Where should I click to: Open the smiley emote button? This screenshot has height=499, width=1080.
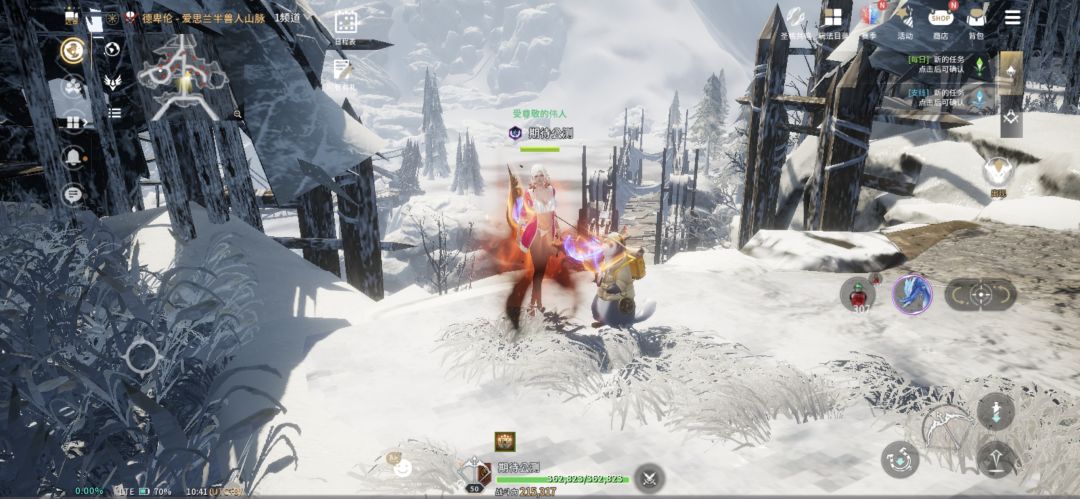402,467
